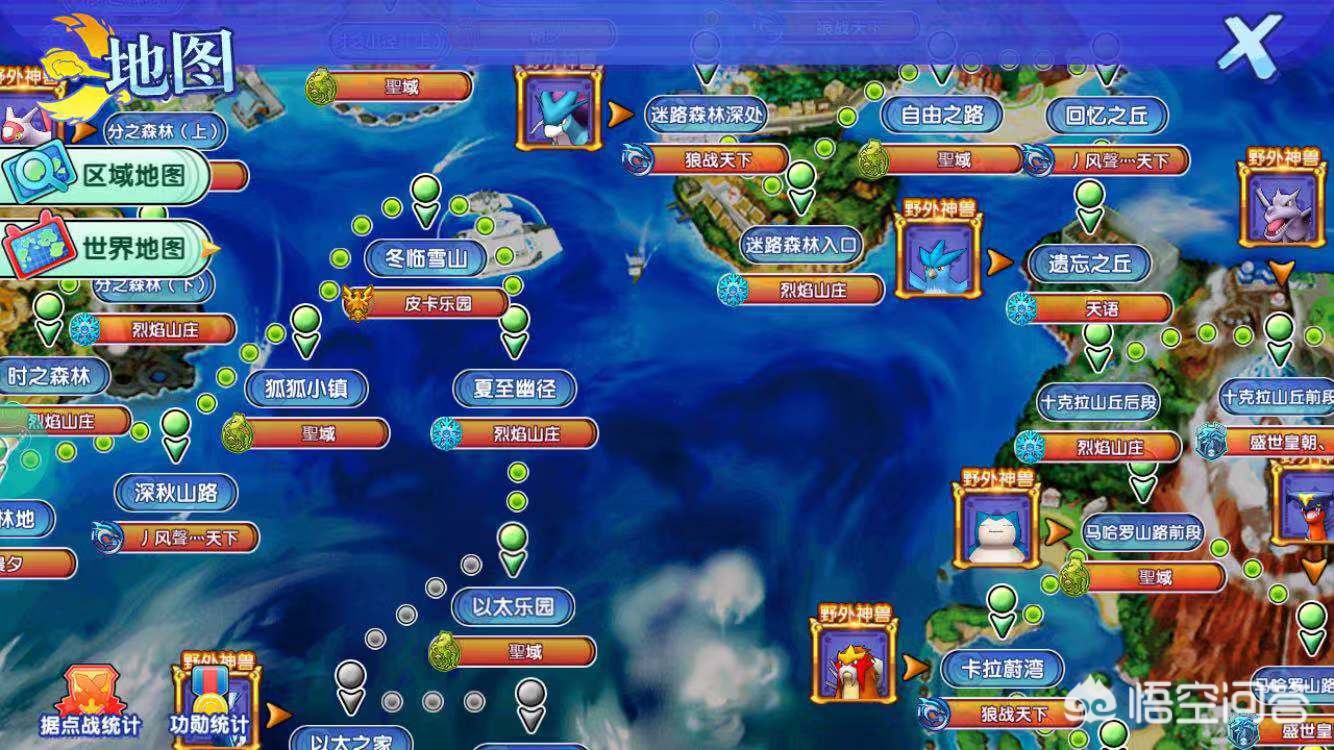The height and width of the screenshot is (750, 1334).
Task: Select the 迷路森林入口 location
Action: (801, 245)
